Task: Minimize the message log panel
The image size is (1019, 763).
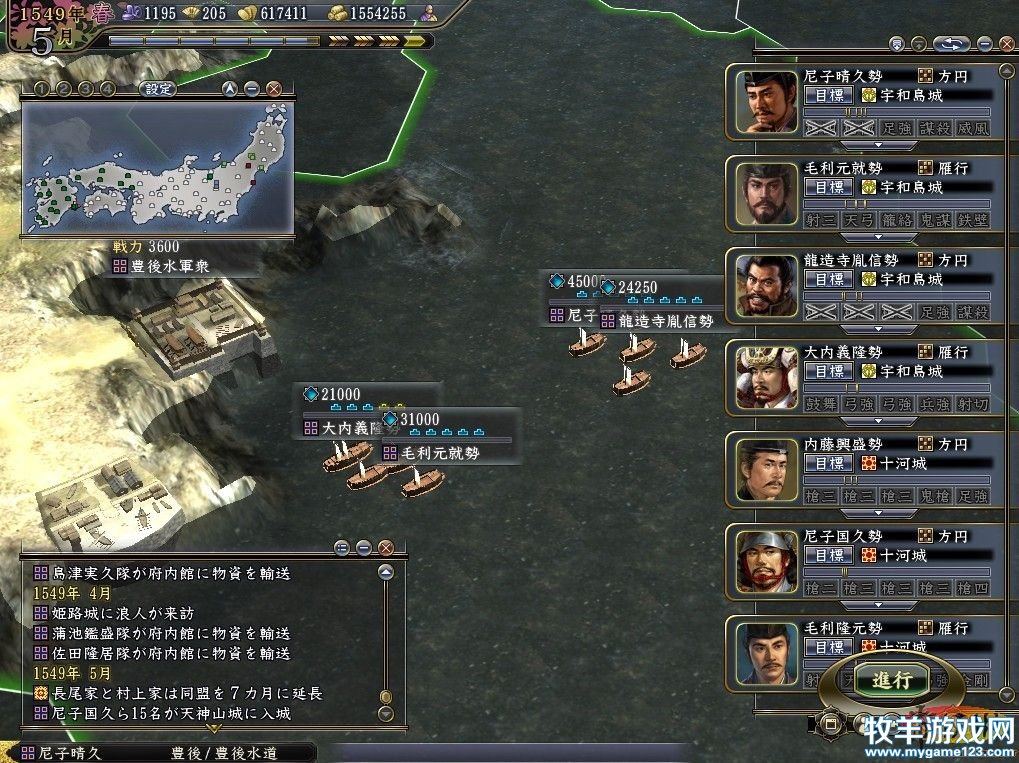Action: pyautogui.click(x=364, y=547)
